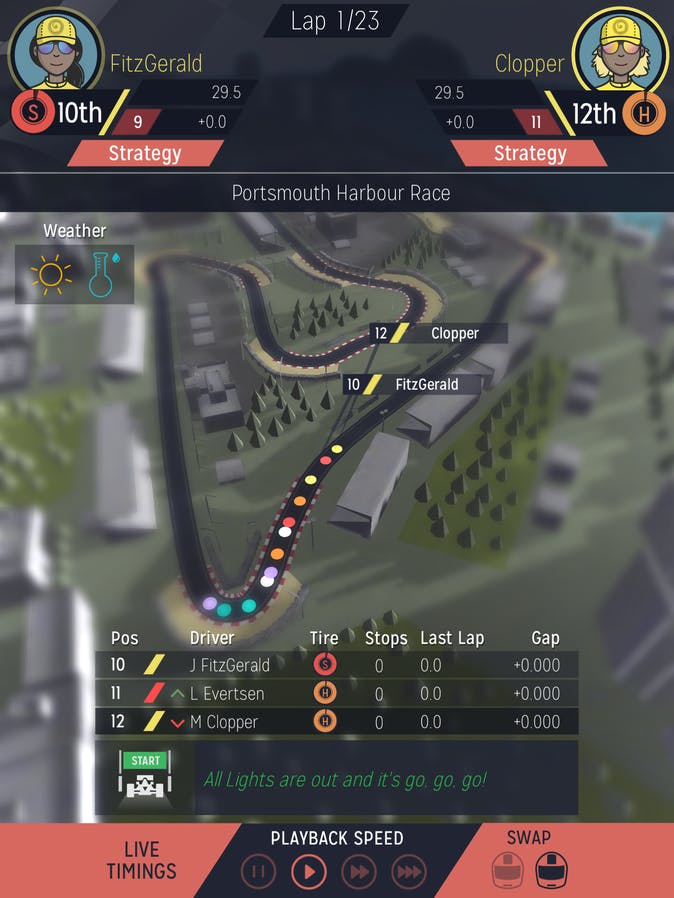Pause the race playback
674x898 pixels.
click(x=258, y=872)
